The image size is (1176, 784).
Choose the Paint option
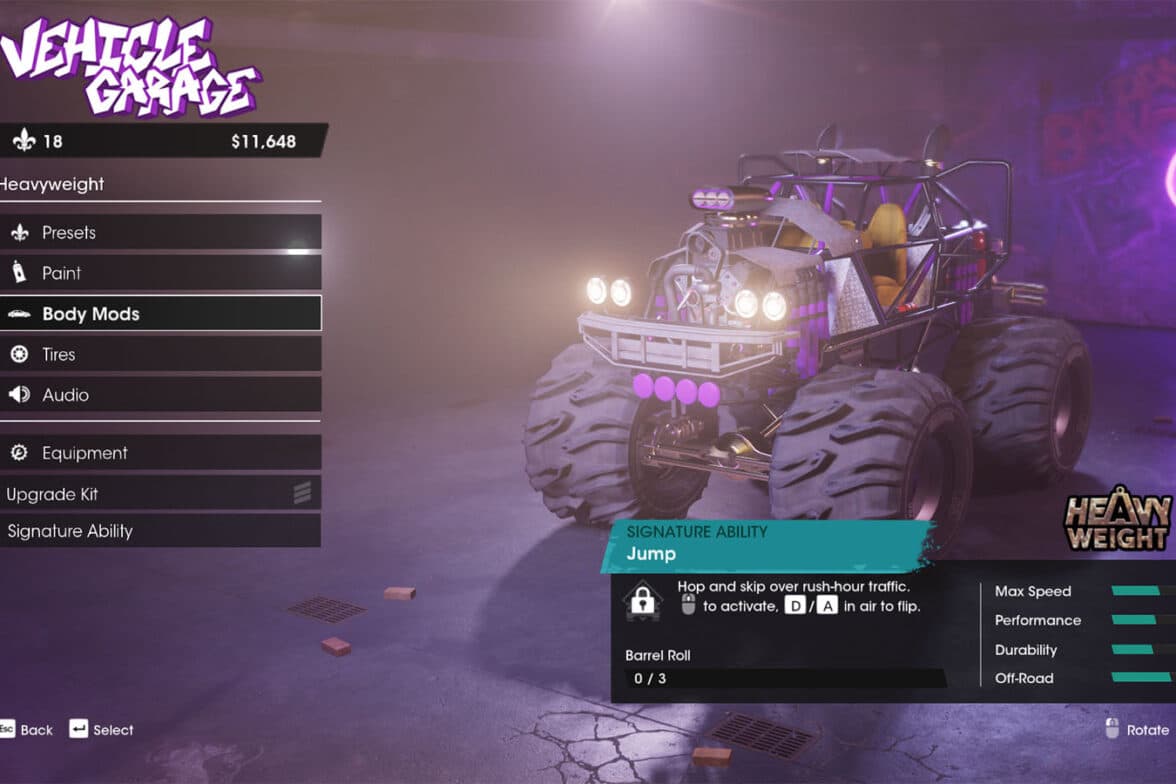pyautogui.click(x=160, y=273)
